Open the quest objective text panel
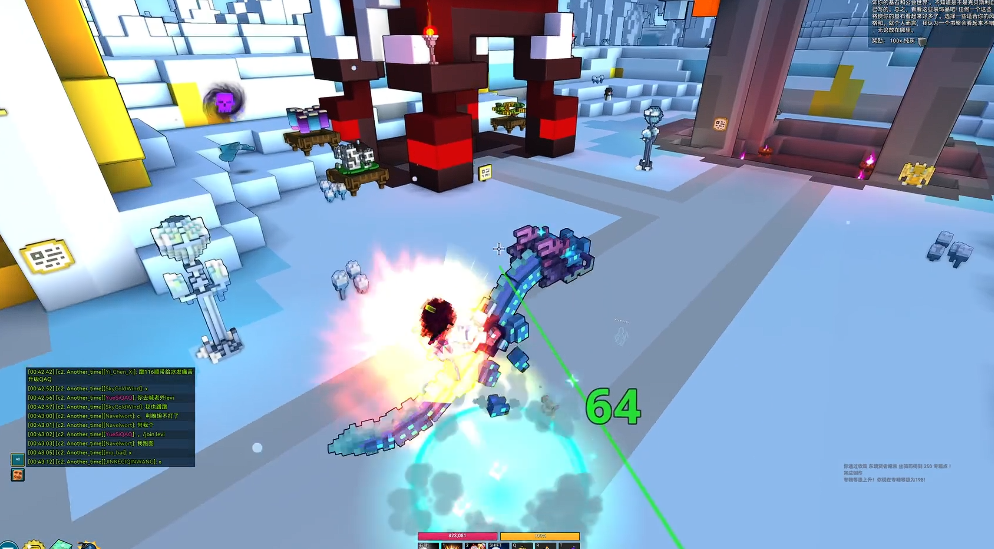The width and height of the screenshot is (994, 549). (926, 20)
